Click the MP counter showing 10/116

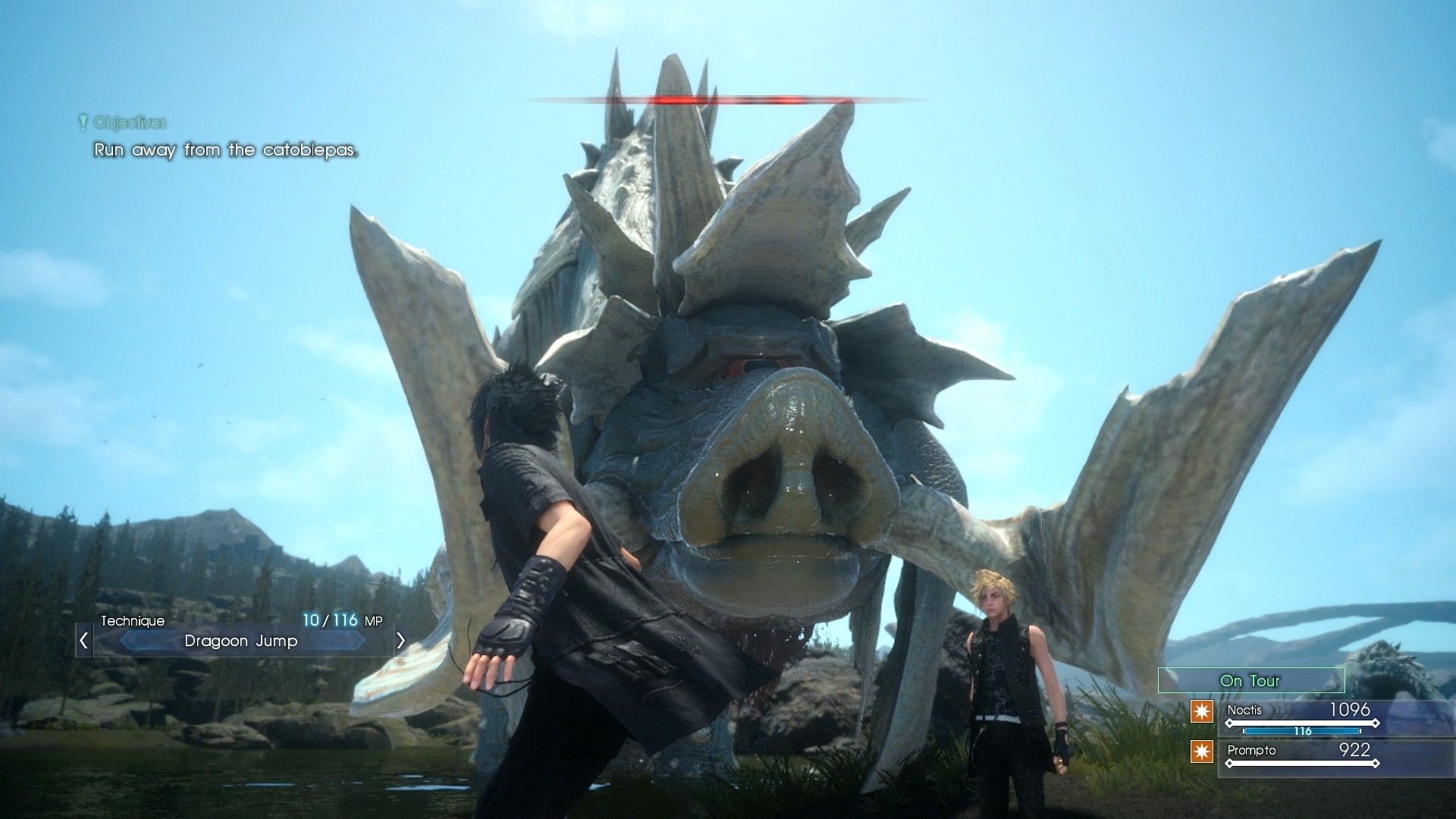pos(343,620)
